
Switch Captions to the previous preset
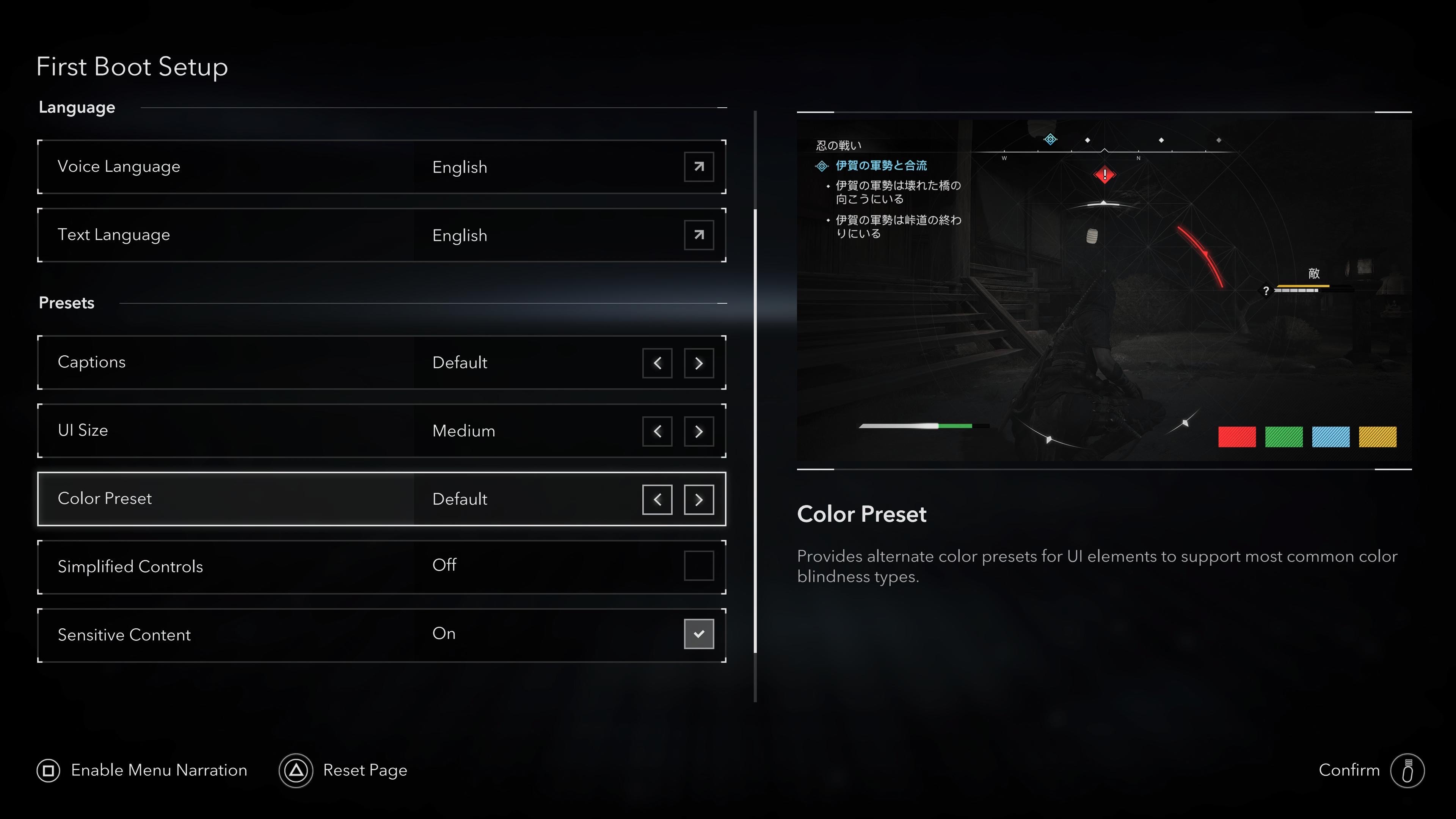click(x=657, y=363)
